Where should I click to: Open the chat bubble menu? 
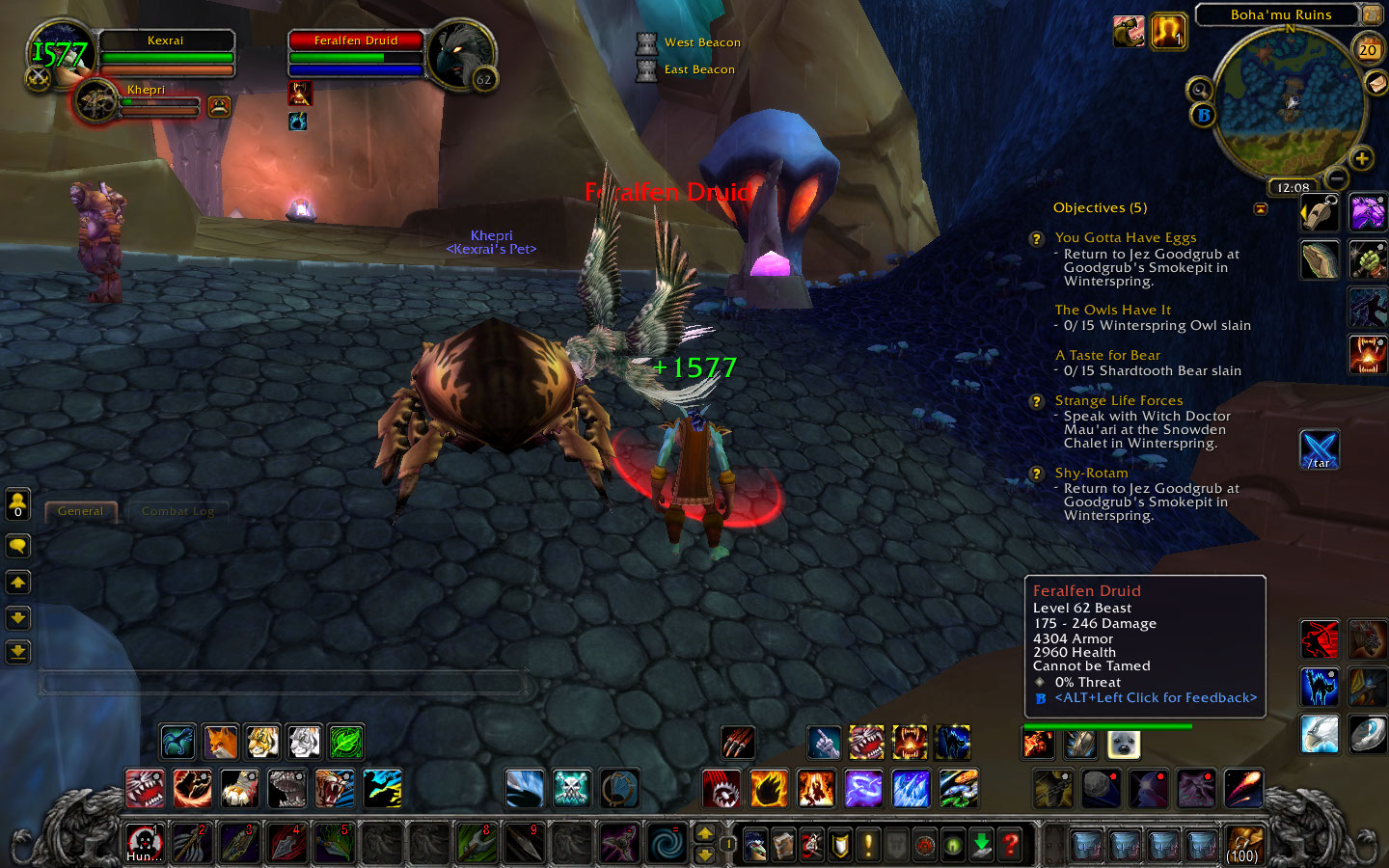point(17,546)
